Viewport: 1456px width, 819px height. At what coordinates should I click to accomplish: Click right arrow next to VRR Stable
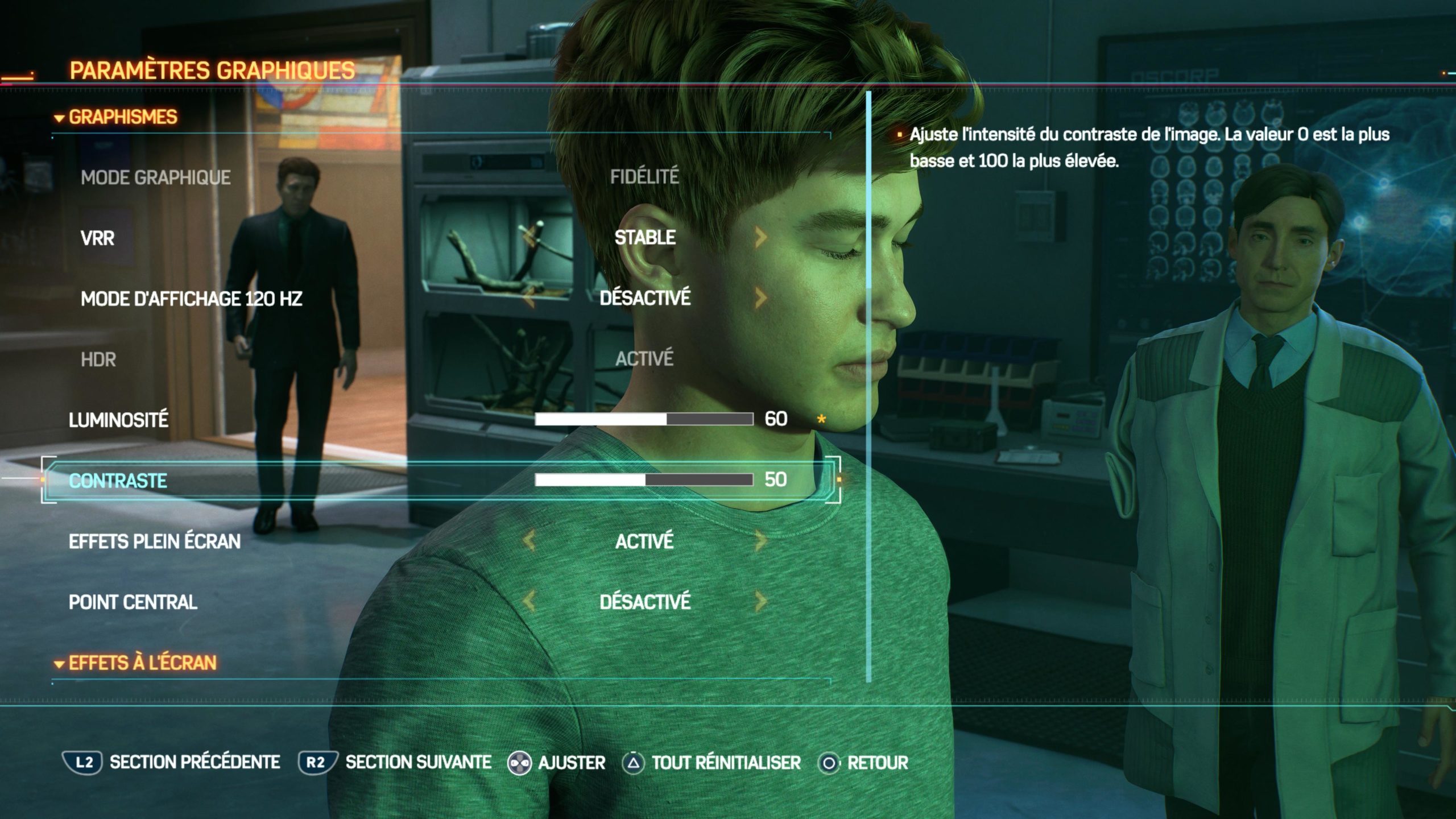[x=761, y=238]
